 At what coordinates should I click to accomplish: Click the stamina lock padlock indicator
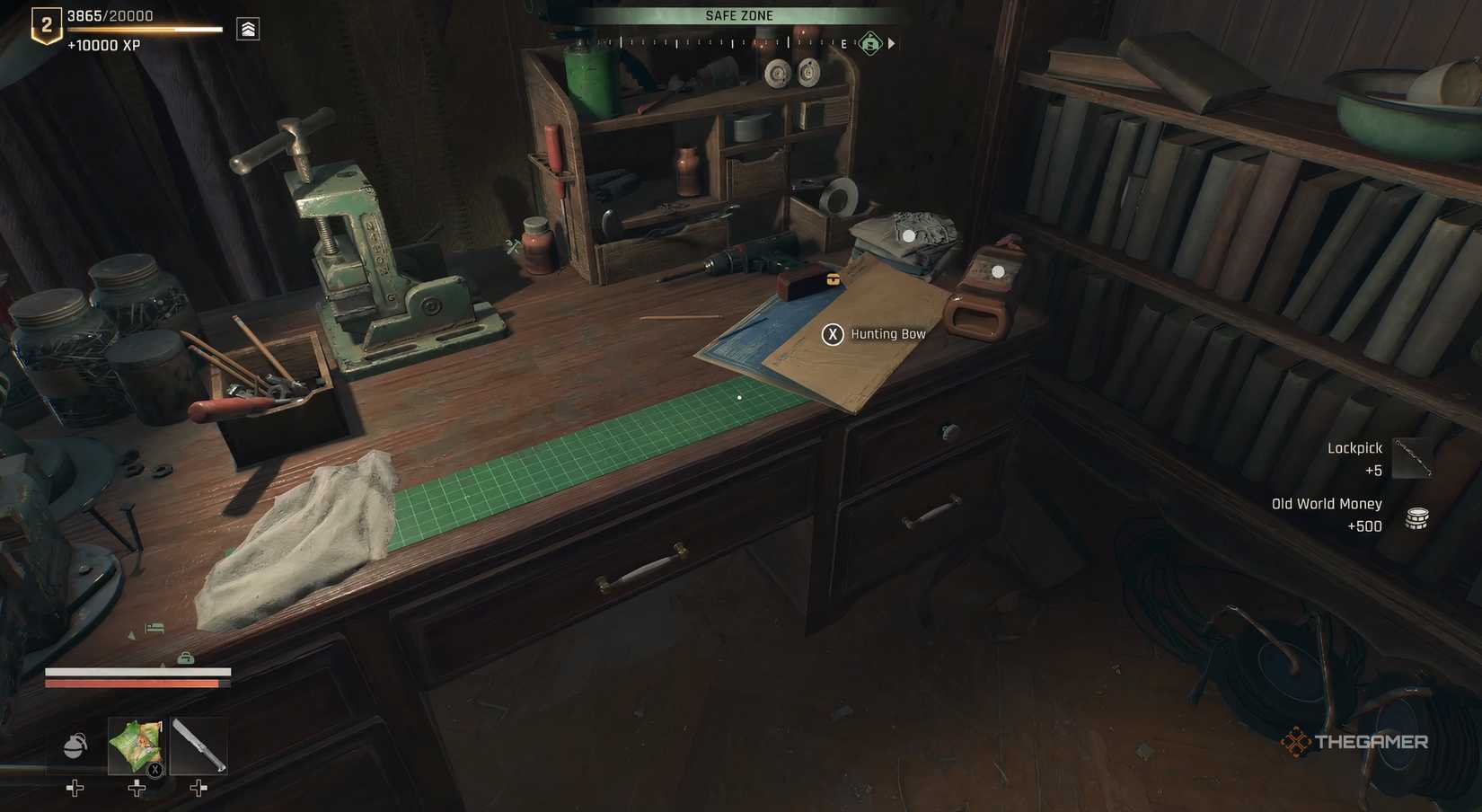coord(185,658)
